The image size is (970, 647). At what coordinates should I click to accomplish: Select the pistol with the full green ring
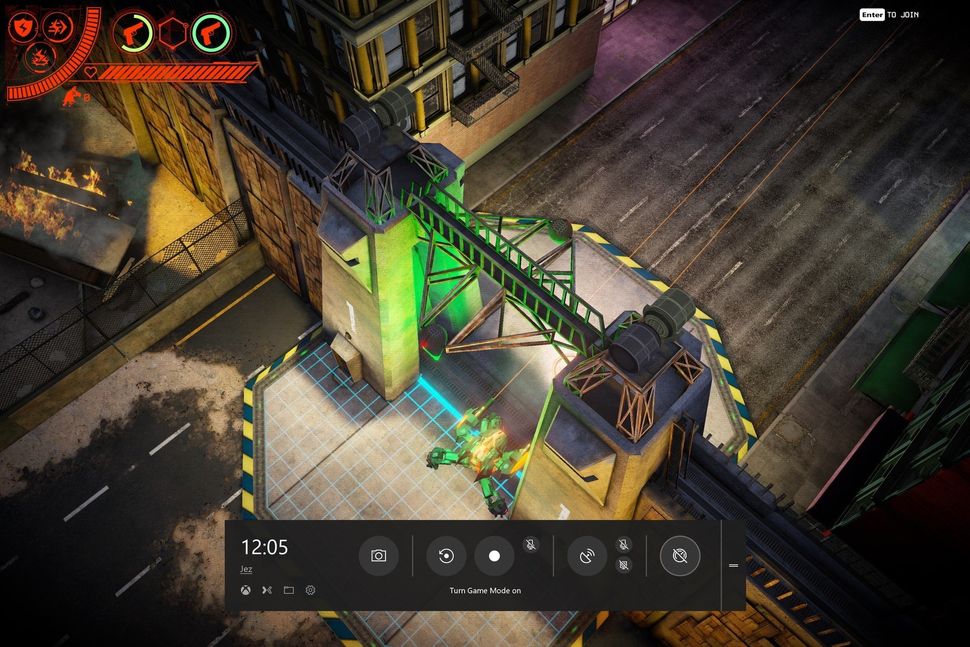[211, 32]
